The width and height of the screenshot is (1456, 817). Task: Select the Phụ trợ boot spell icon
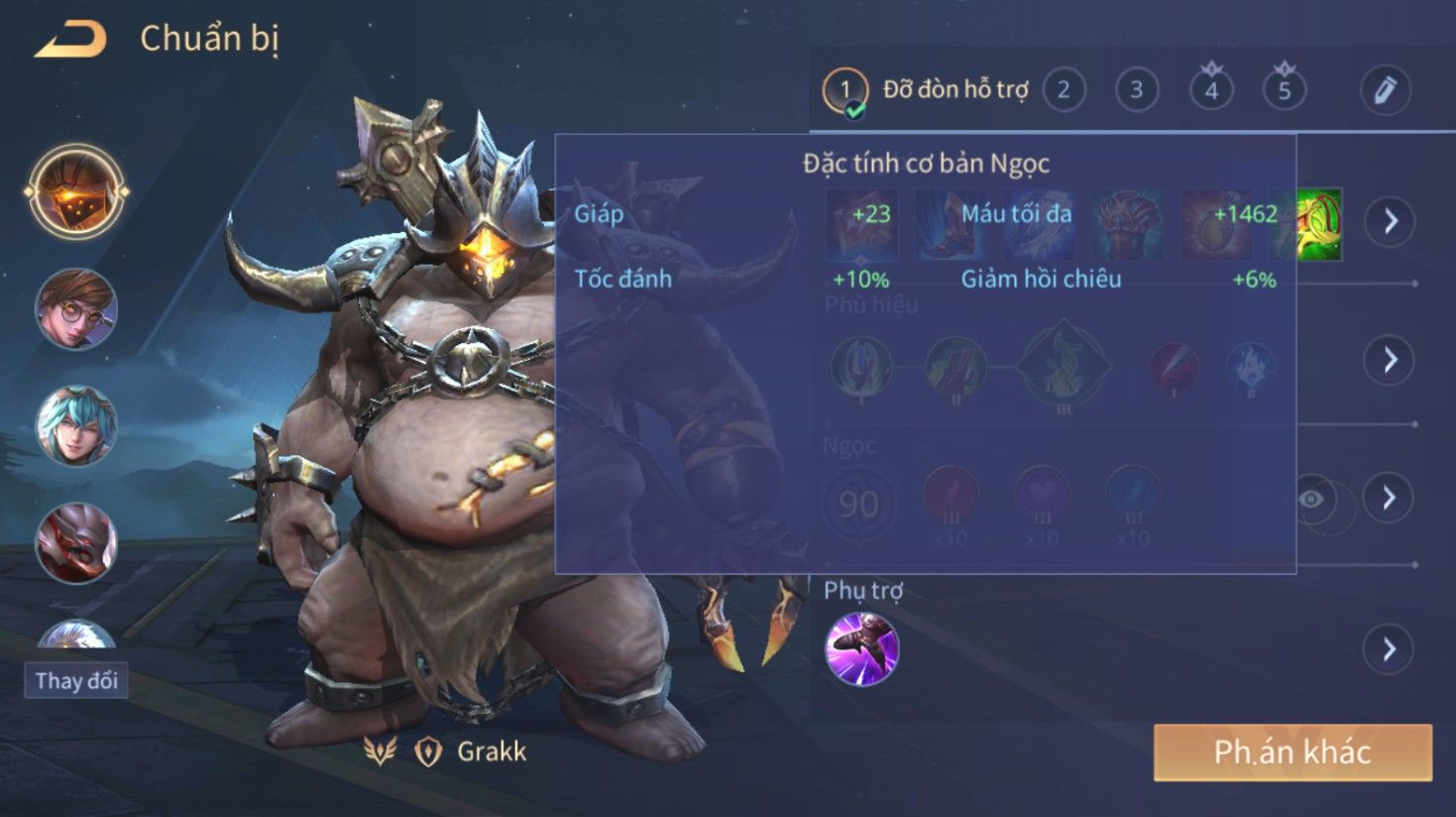click(862, 649)
